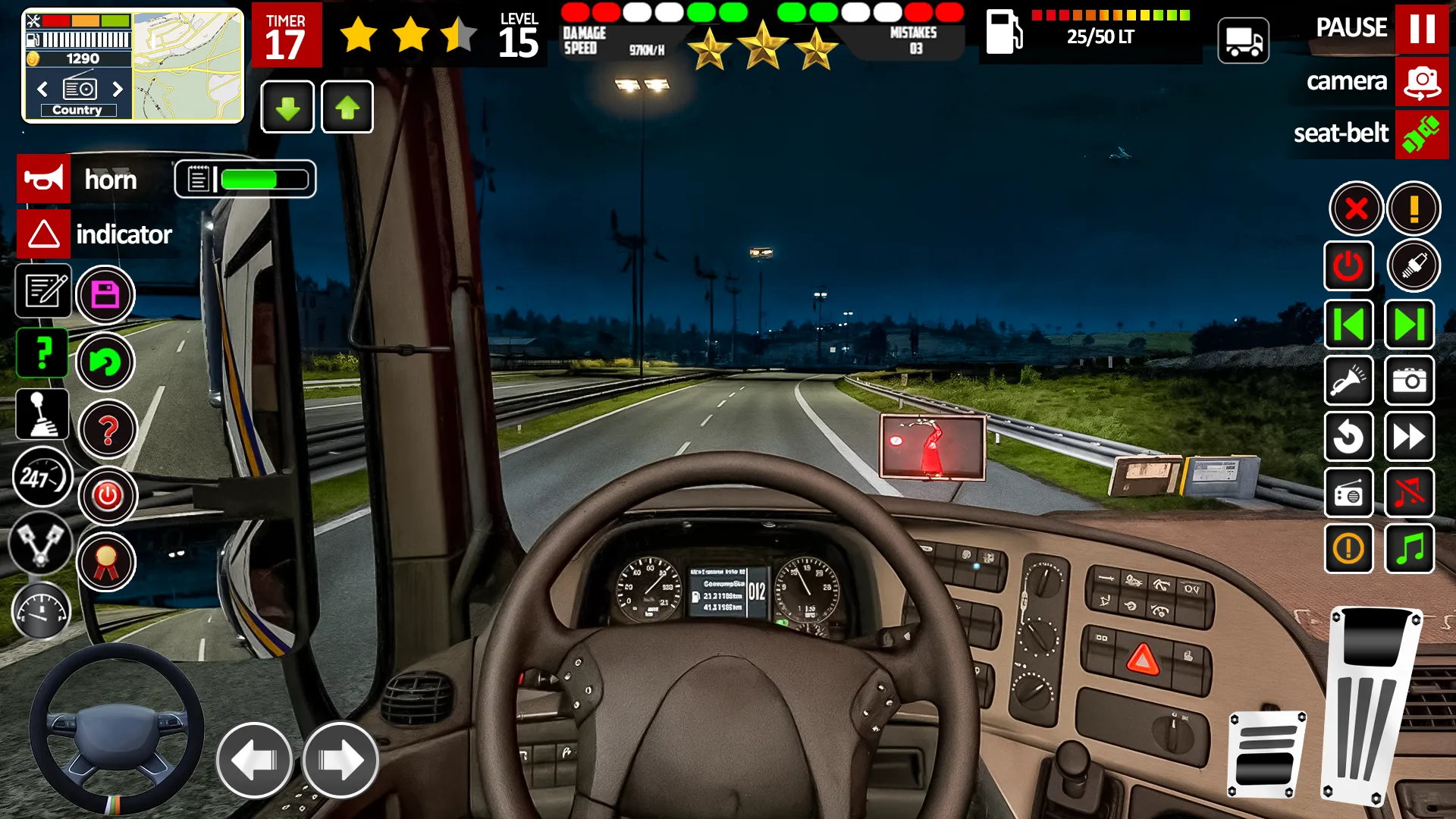Honk the horn button
The width and height of the screenshot is (1456, 819).
(43, 179)
